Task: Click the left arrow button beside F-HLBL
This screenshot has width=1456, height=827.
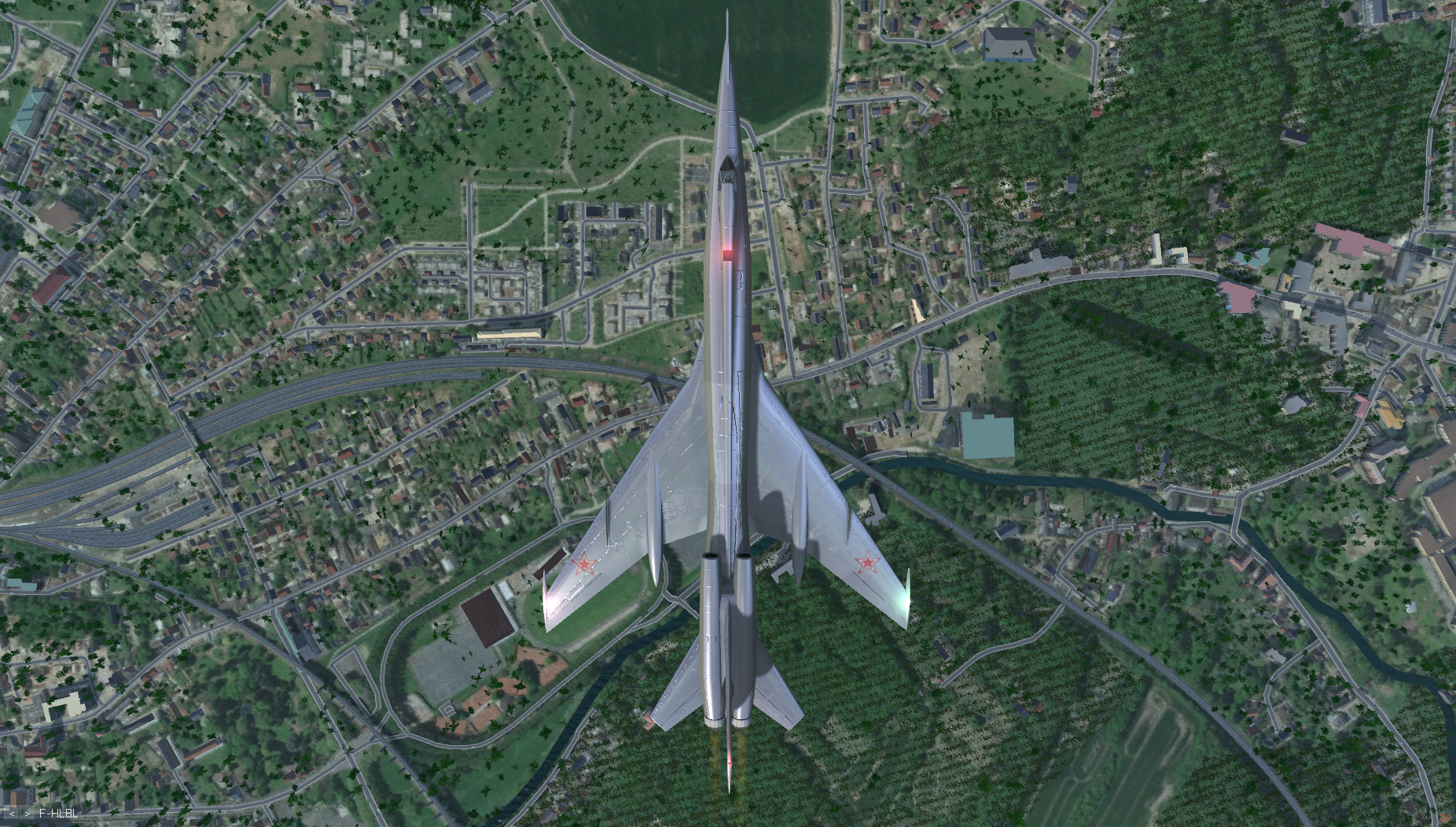Action: 13,814
